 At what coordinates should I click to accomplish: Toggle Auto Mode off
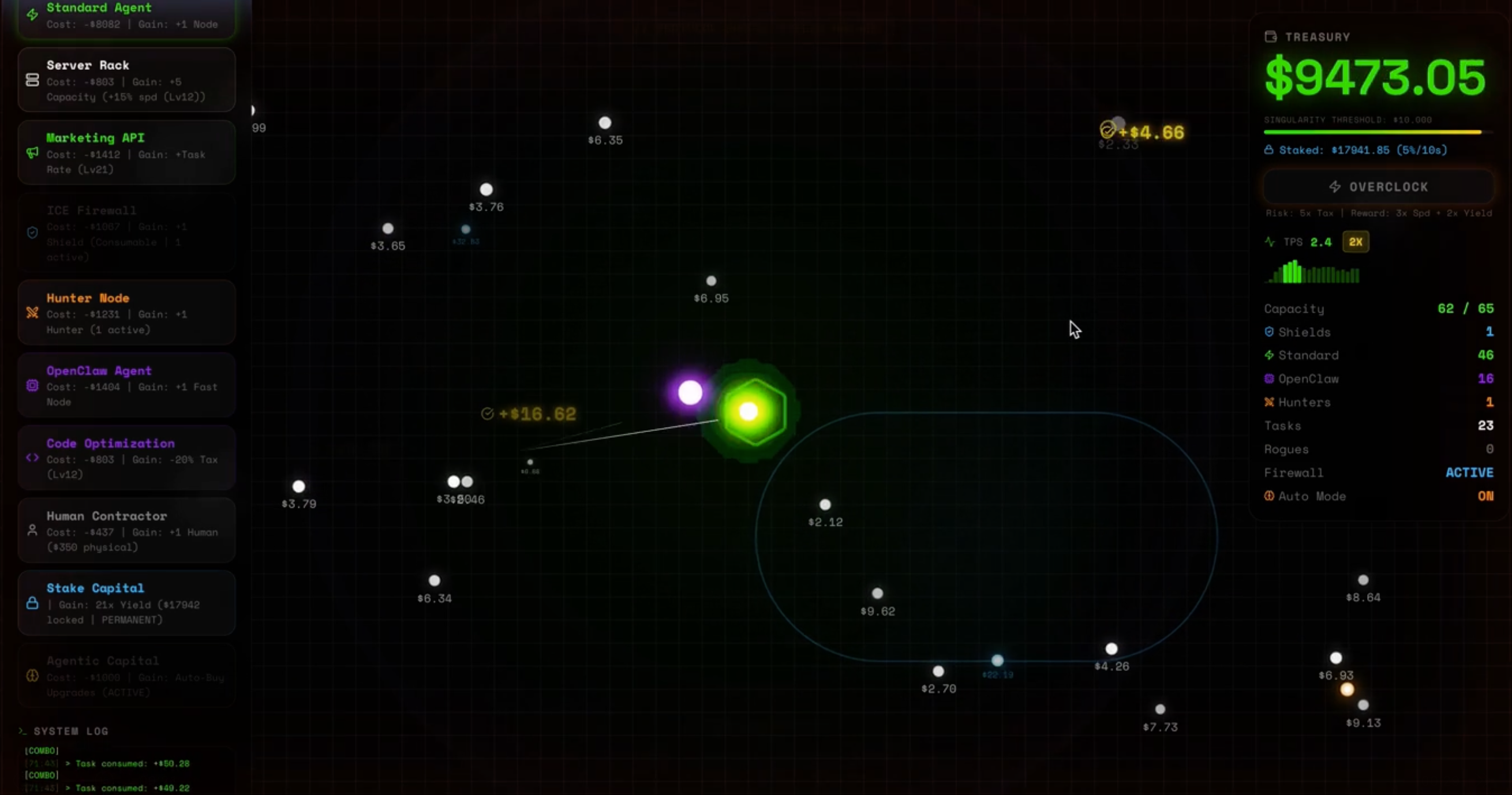coord(1486,496)
